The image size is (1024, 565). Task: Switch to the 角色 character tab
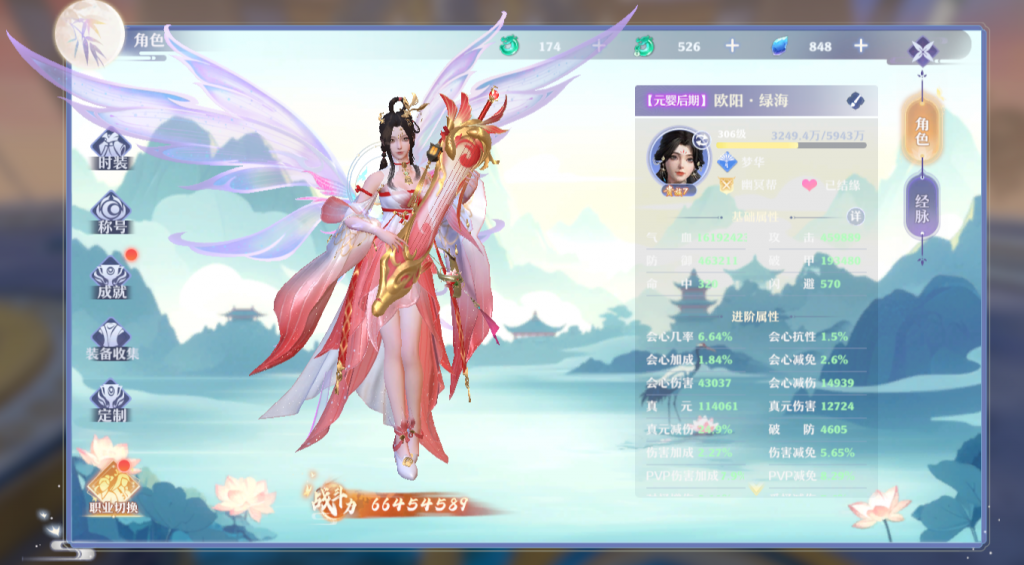(921, 131)
